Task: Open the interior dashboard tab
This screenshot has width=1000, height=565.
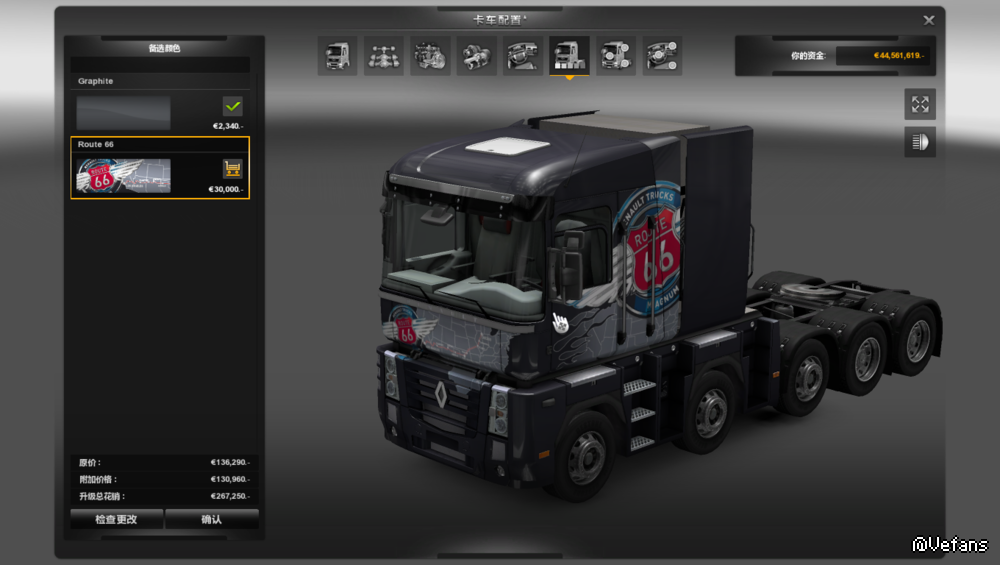Action: coord(523,56)
